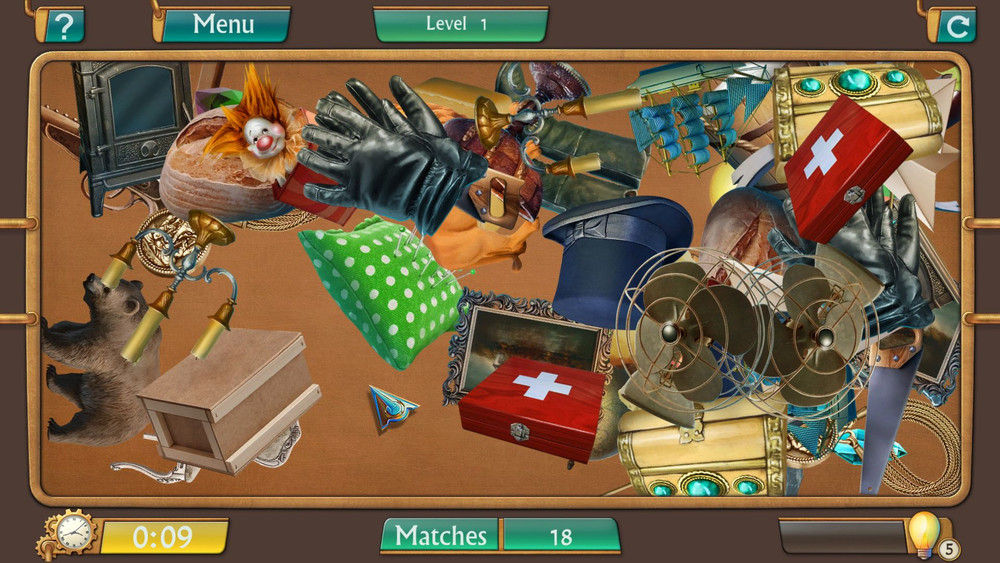Open the Menu
The image size is (1000, 563).
pyautogui.click(x=223, y=24)
